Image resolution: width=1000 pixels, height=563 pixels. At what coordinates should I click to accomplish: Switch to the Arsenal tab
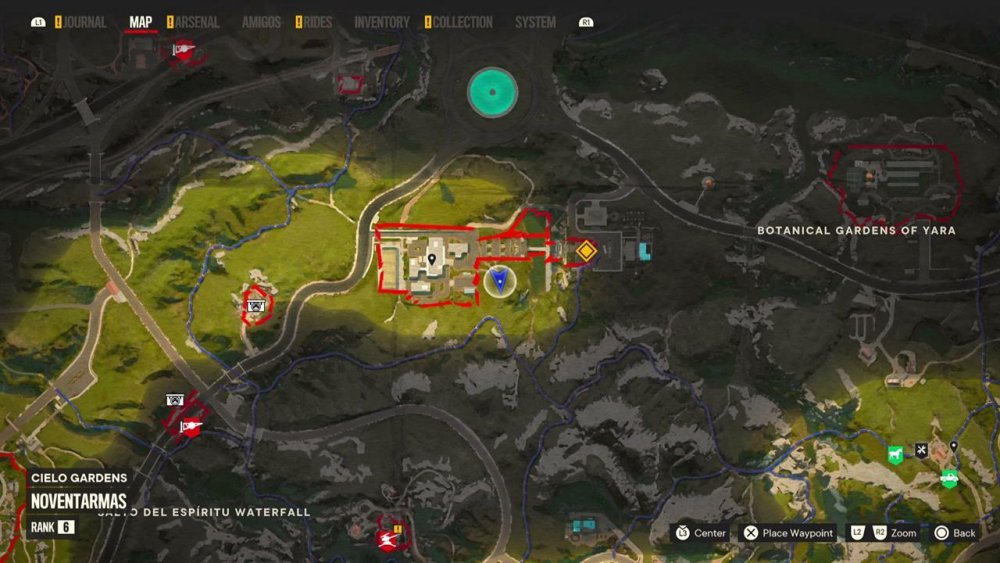197,22
